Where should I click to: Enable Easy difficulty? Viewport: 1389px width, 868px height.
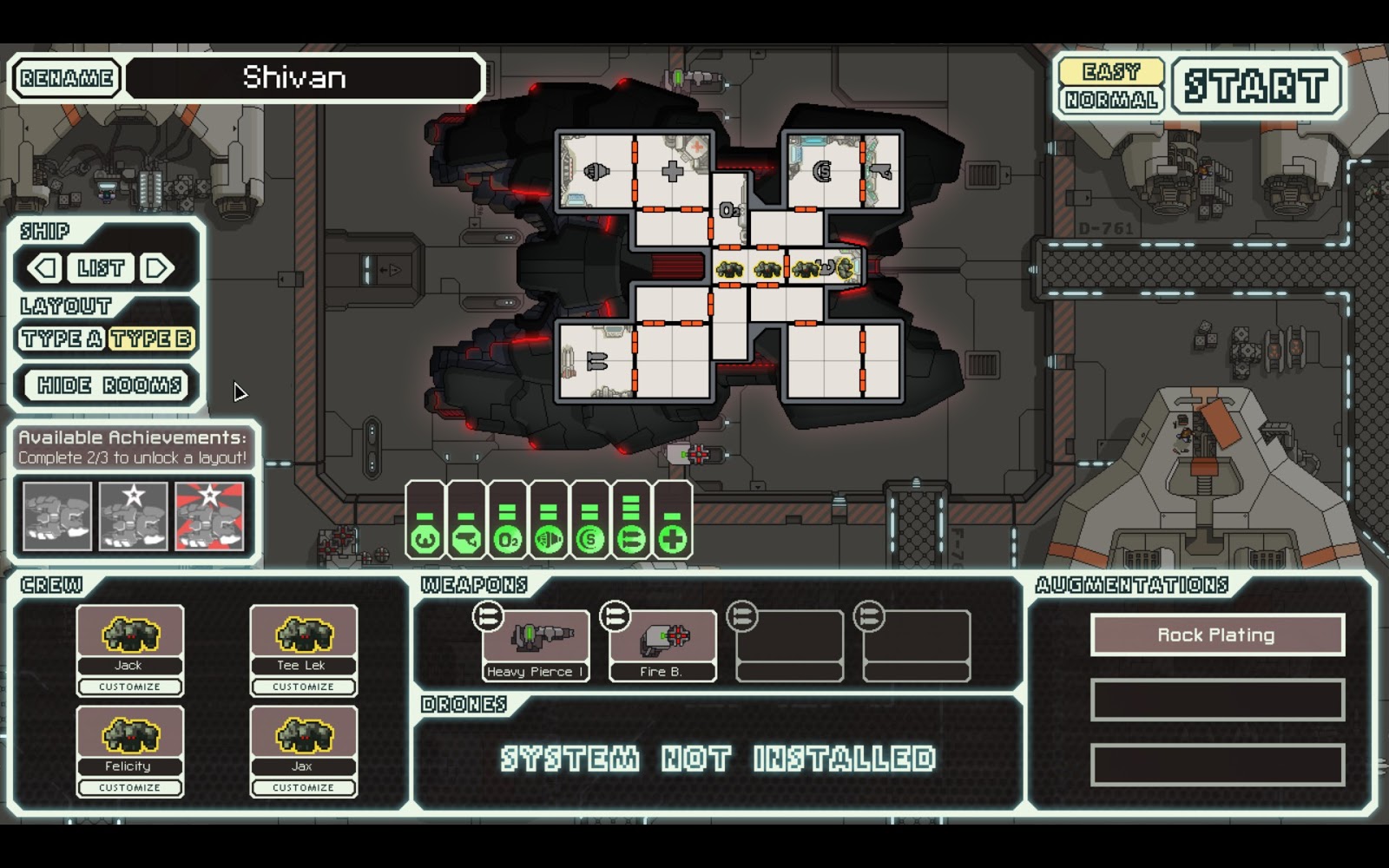[1113, 70]
